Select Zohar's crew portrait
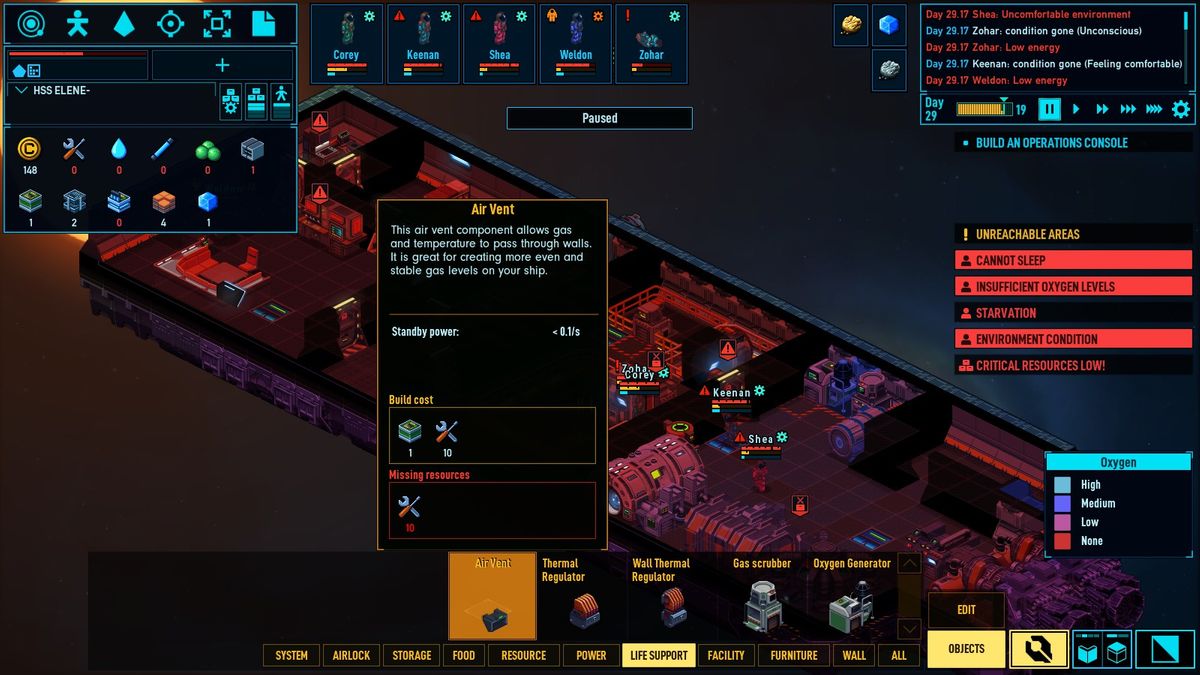This screenshot has width=1200, height=675. coord(652,43)
